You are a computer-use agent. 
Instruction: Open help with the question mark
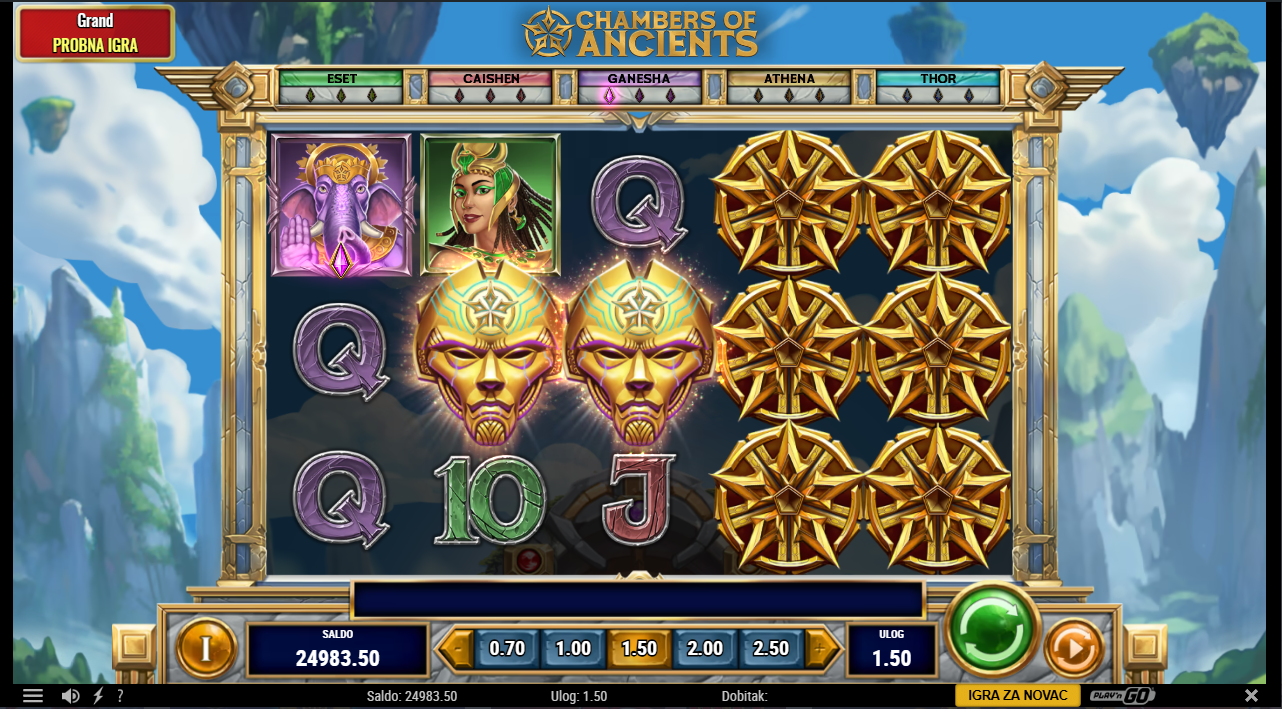click(120, 696)
